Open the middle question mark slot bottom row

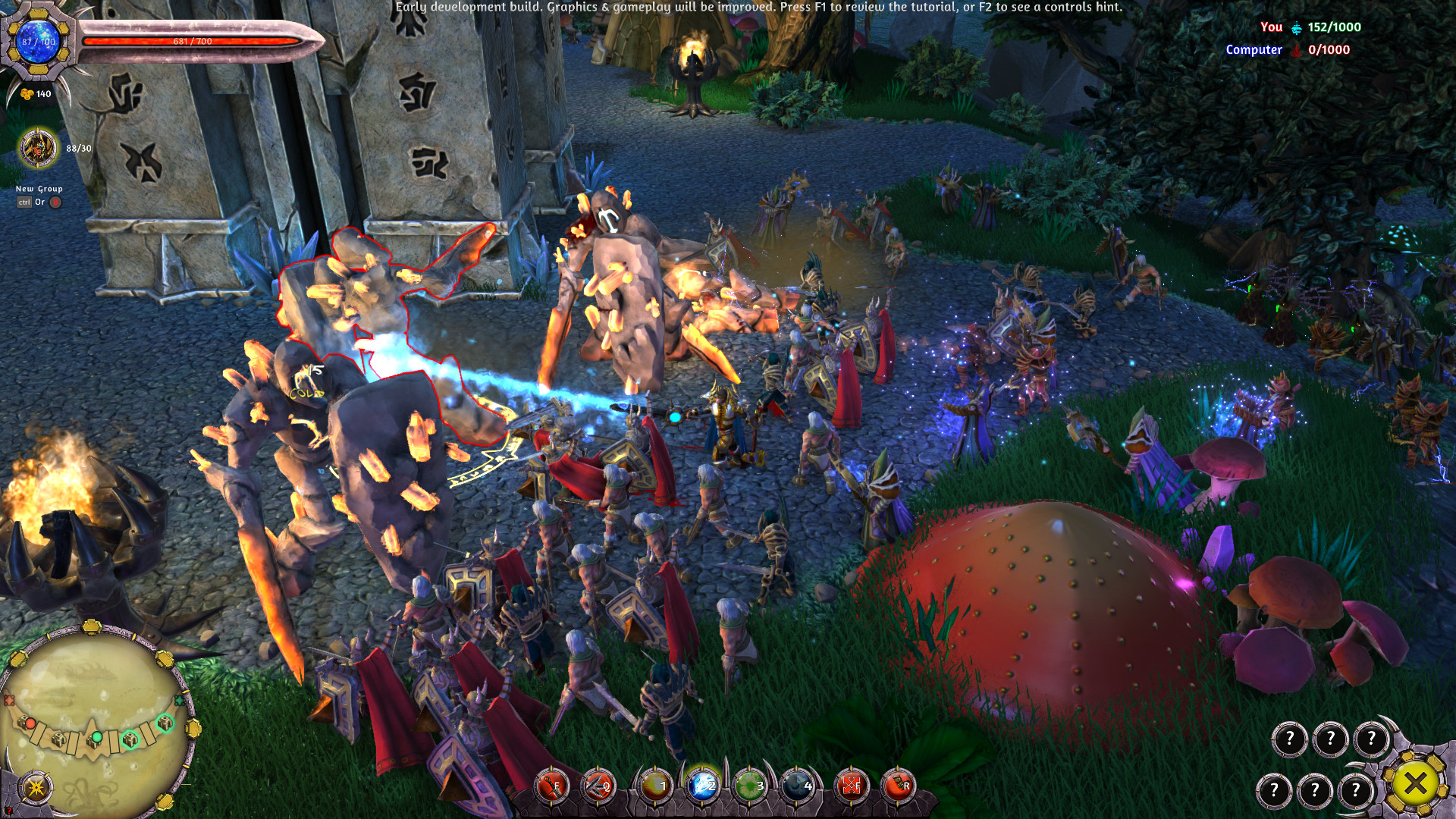pos(1316,789)
